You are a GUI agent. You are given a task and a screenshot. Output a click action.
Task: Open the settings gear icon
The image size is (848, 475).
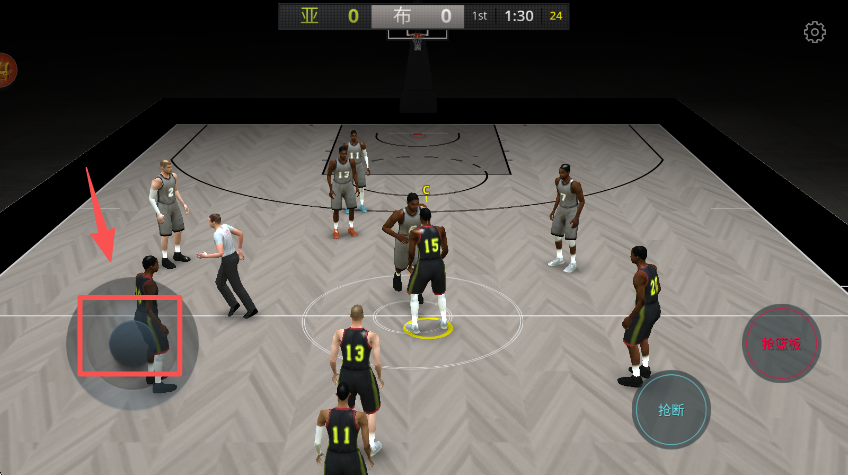(x=815, y=32)
